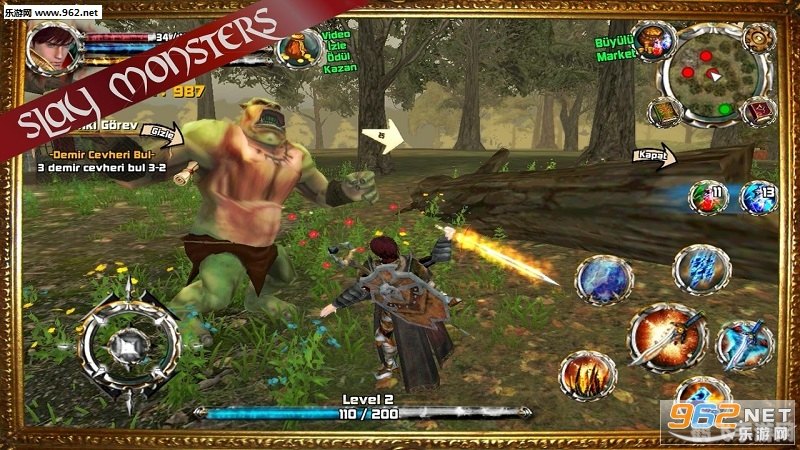Use the red health potion (11)
The width and height of the screenshot is (800, 450).
click(x=705, y=197)
